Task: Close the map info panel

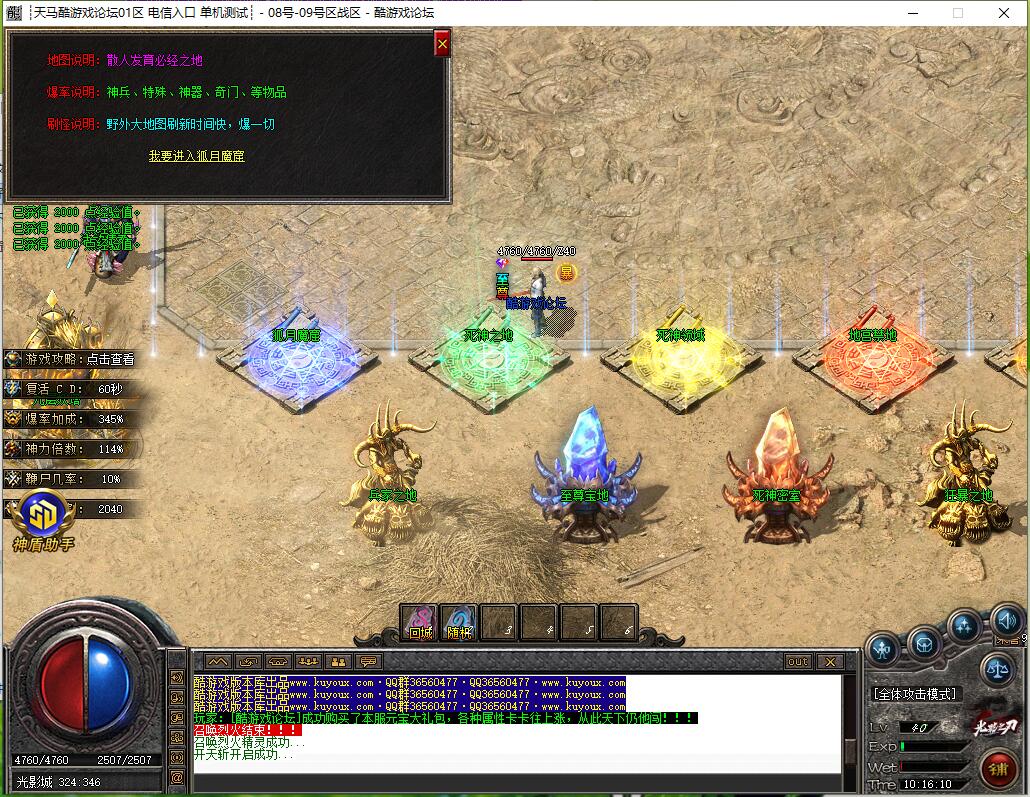Action: click(x=442, y=44)
